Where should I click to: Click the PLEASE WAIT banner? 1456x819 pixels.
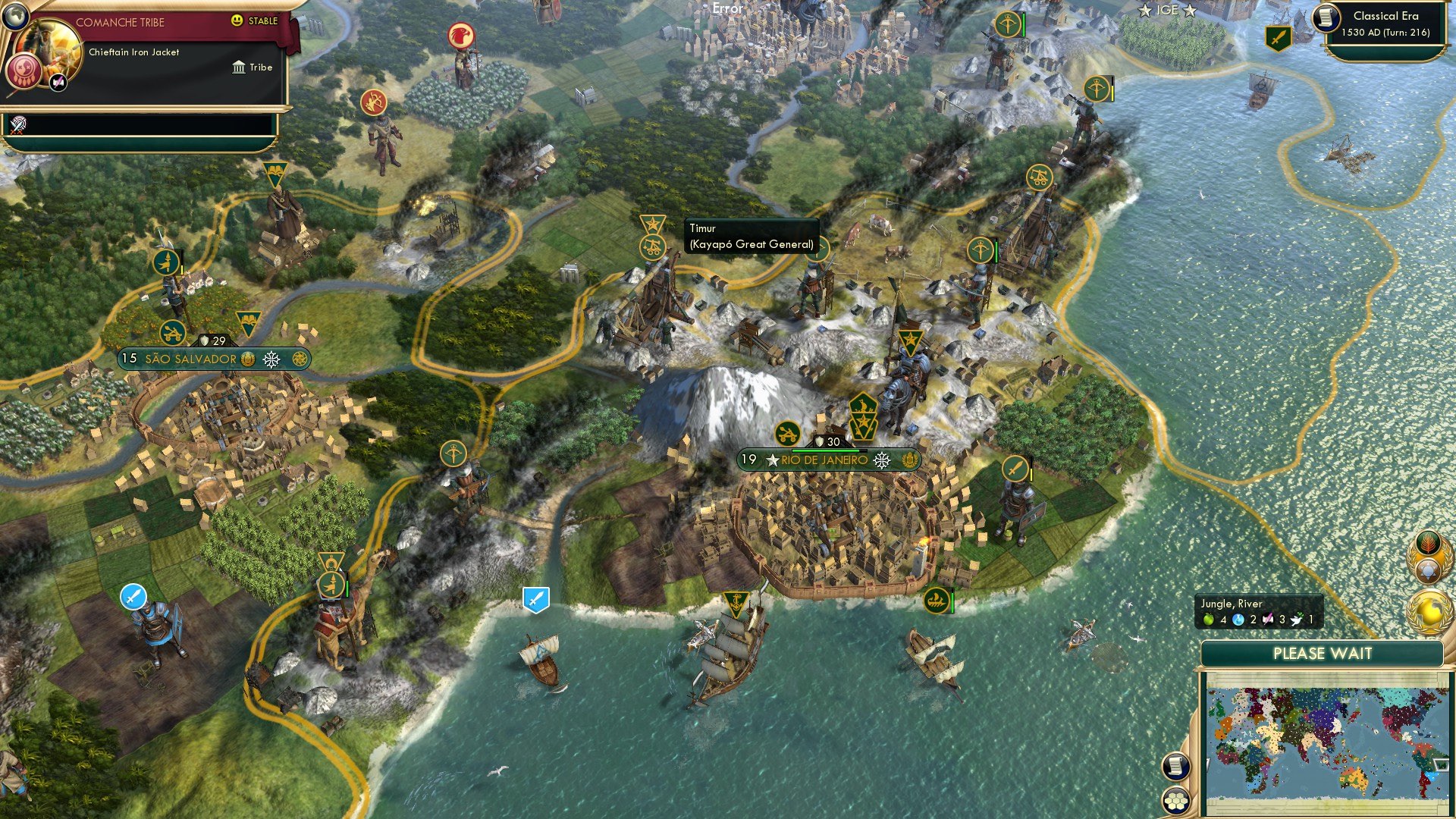(1323, 653)
